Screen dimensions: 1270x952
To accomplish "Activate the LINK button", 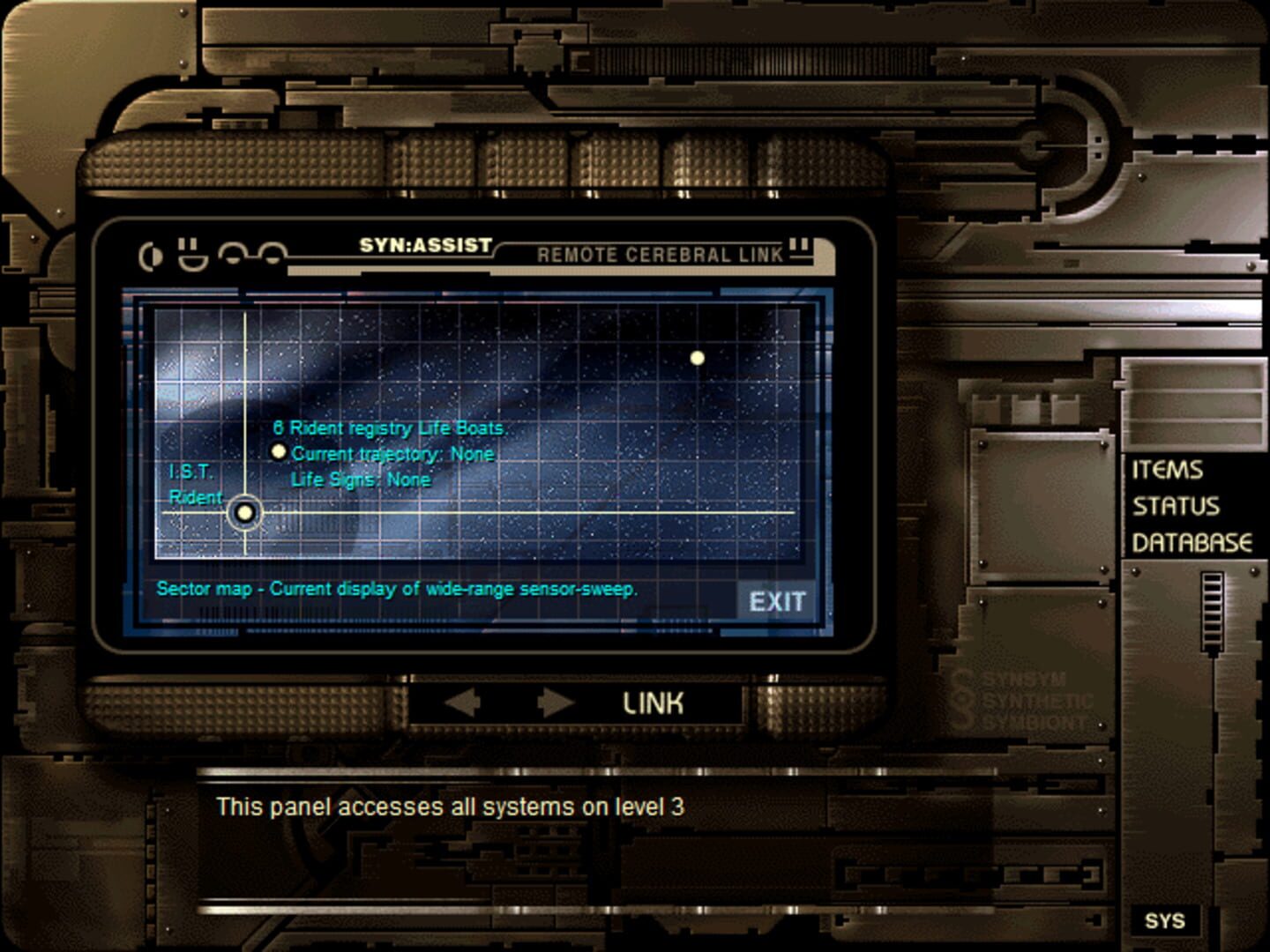I will pyautogui.click(x=653, y=705).
